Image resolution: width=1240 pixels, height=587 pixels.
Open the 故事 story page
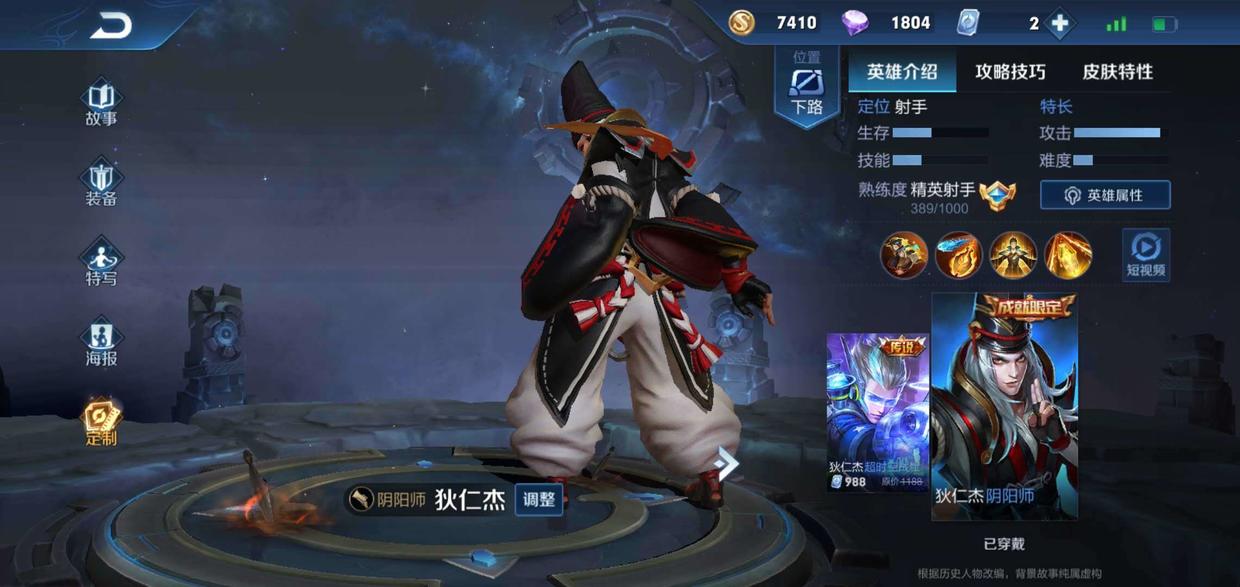(101, 103)
